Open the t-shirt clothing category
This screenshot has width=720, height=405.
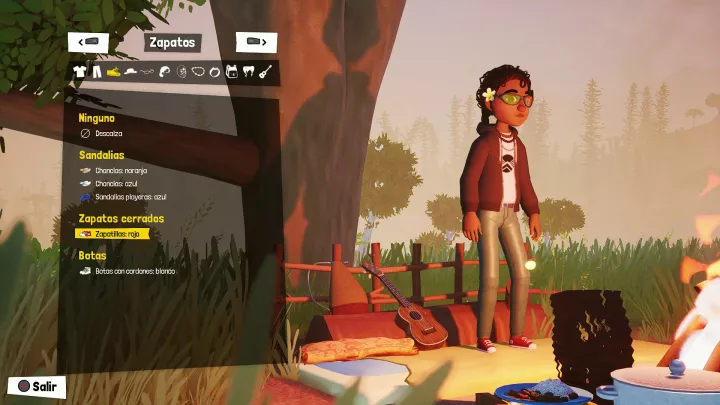click(x=79, y=72)
